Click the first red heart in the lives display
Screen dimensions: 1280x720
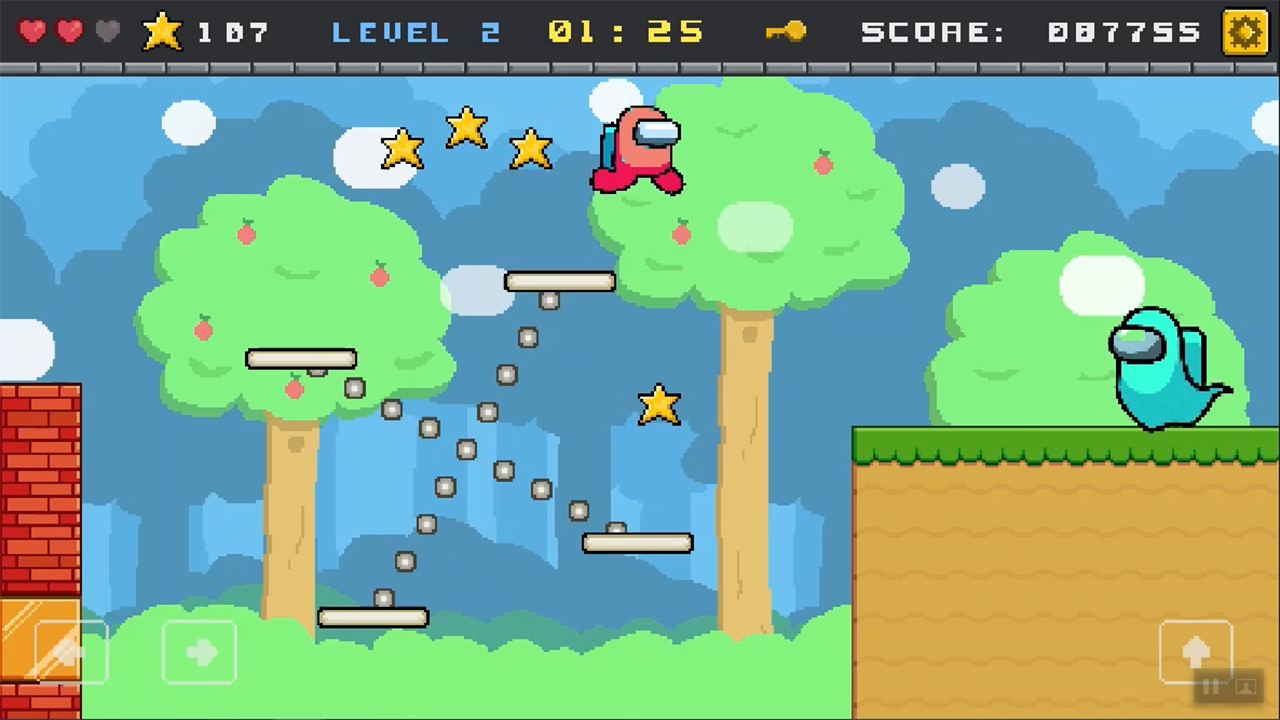(32, 31)
